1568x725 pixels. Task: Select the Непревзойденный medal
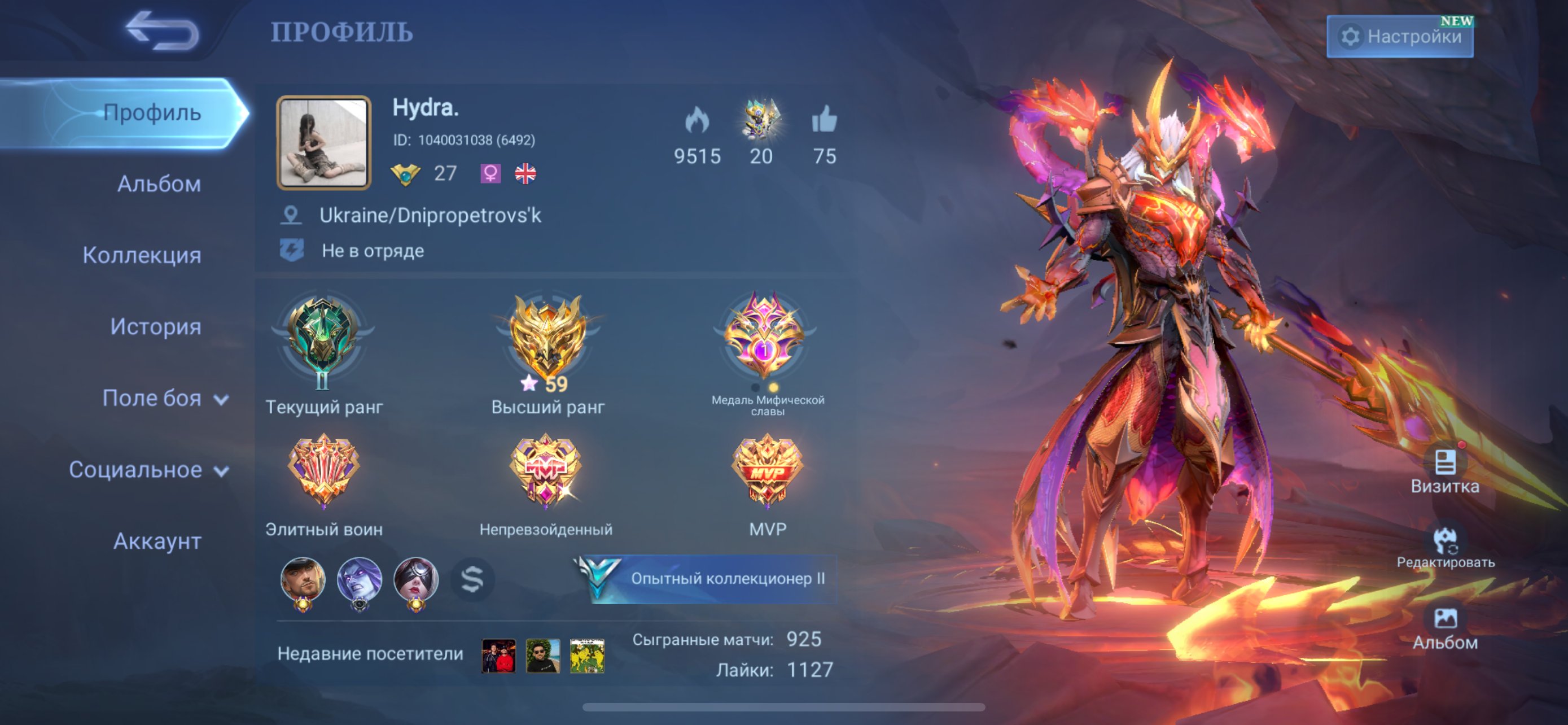(546, 470)
